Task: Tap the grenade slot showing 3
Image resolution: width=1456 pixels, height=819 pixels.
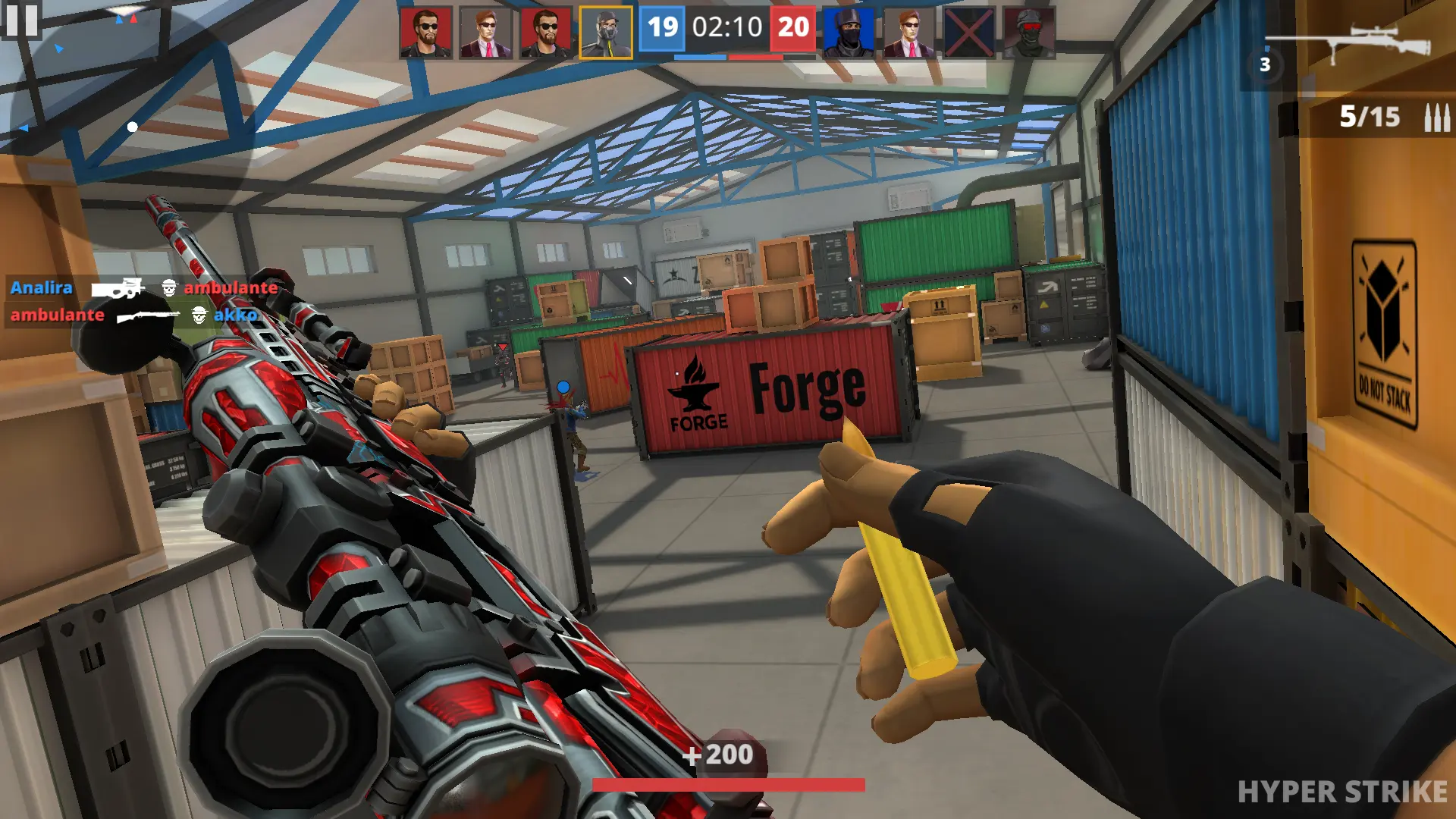Action: pyautogui.click(x=1264, y=64)
